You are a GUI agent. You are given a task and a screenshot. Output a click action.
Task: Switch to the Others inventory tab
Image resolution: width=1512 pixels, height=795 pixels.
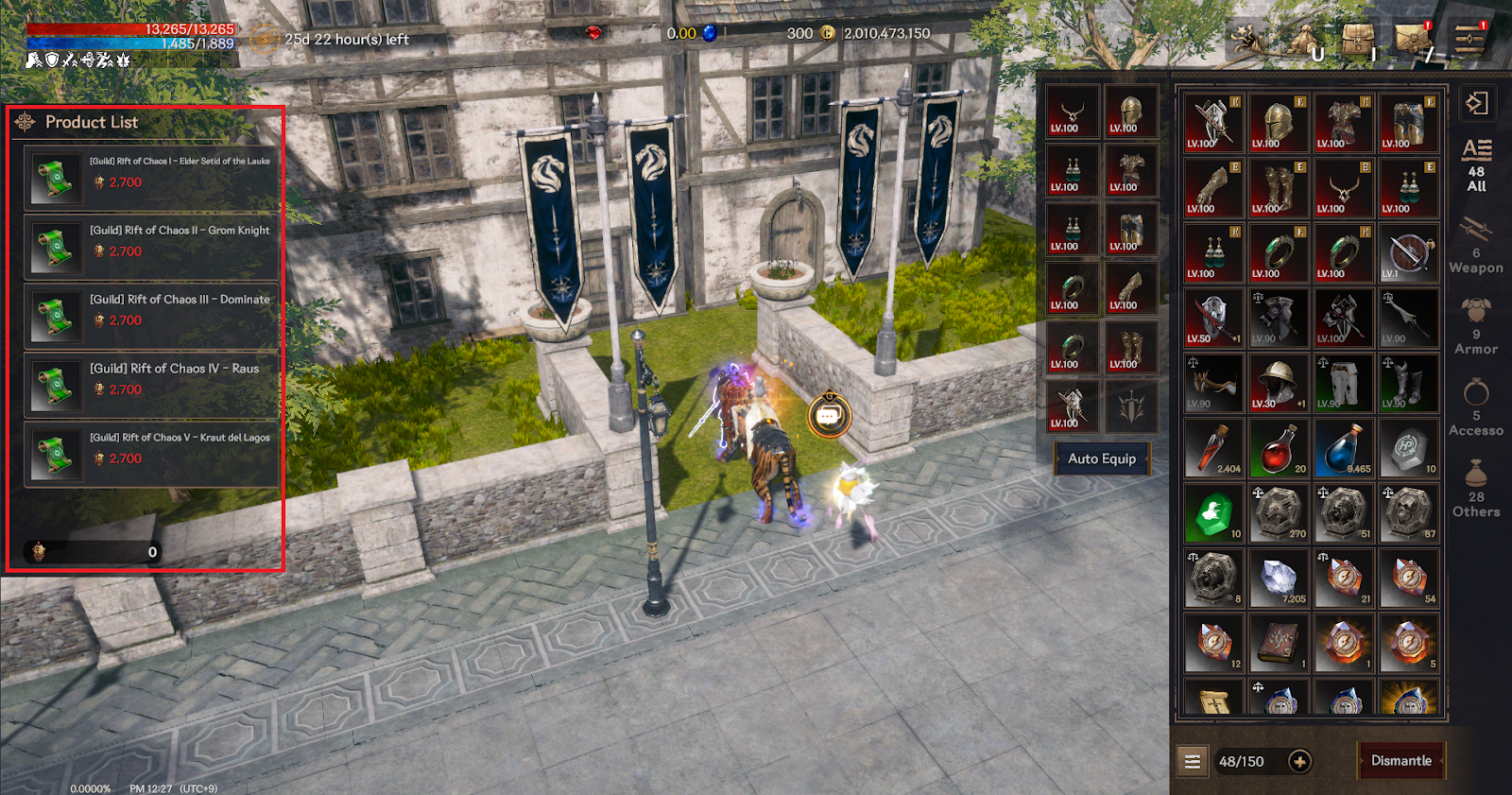[x=1476, y=490]
